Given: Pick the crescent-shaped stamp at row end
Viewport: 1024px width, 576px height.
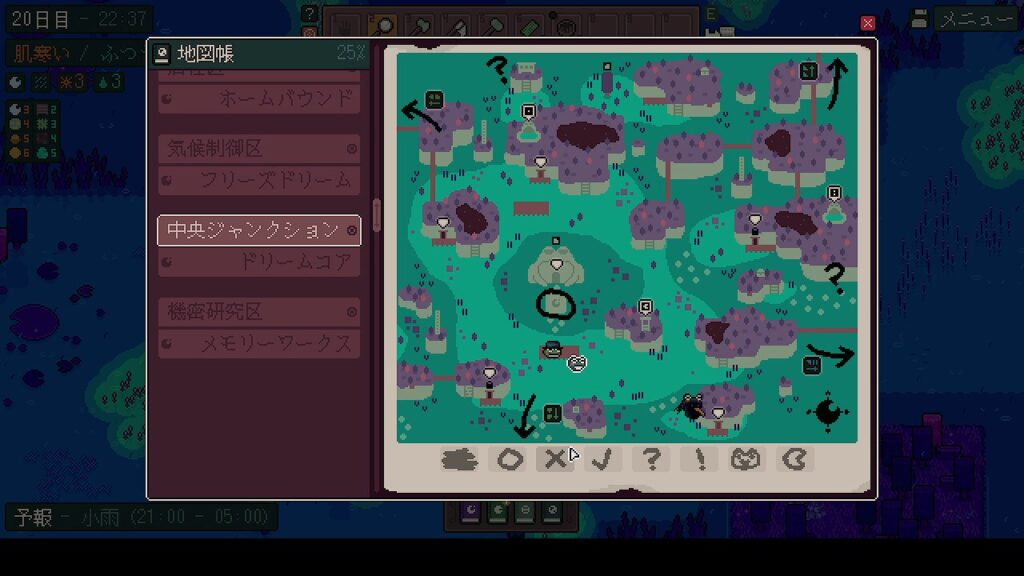Looking at the screenshot, I should pos(795,459).
